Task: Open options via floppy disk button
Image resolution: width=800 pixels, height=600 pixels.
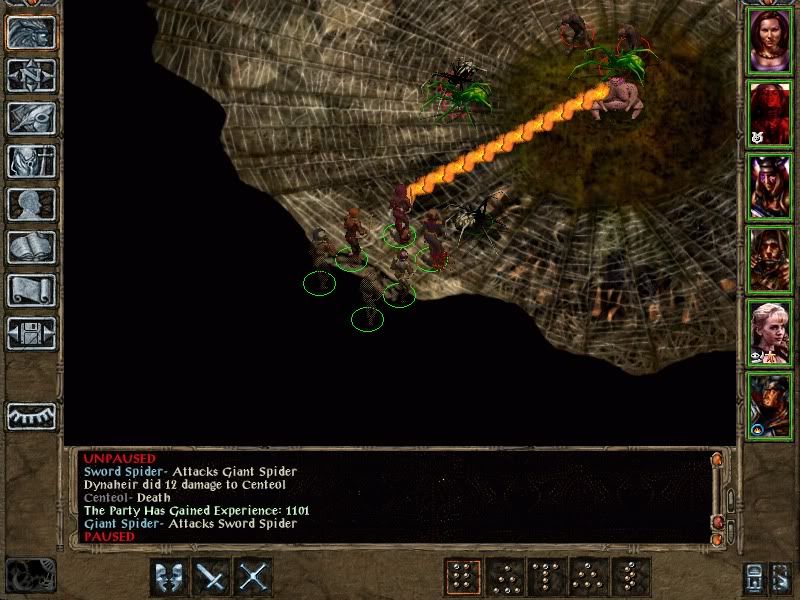Action: click(31, 333)
